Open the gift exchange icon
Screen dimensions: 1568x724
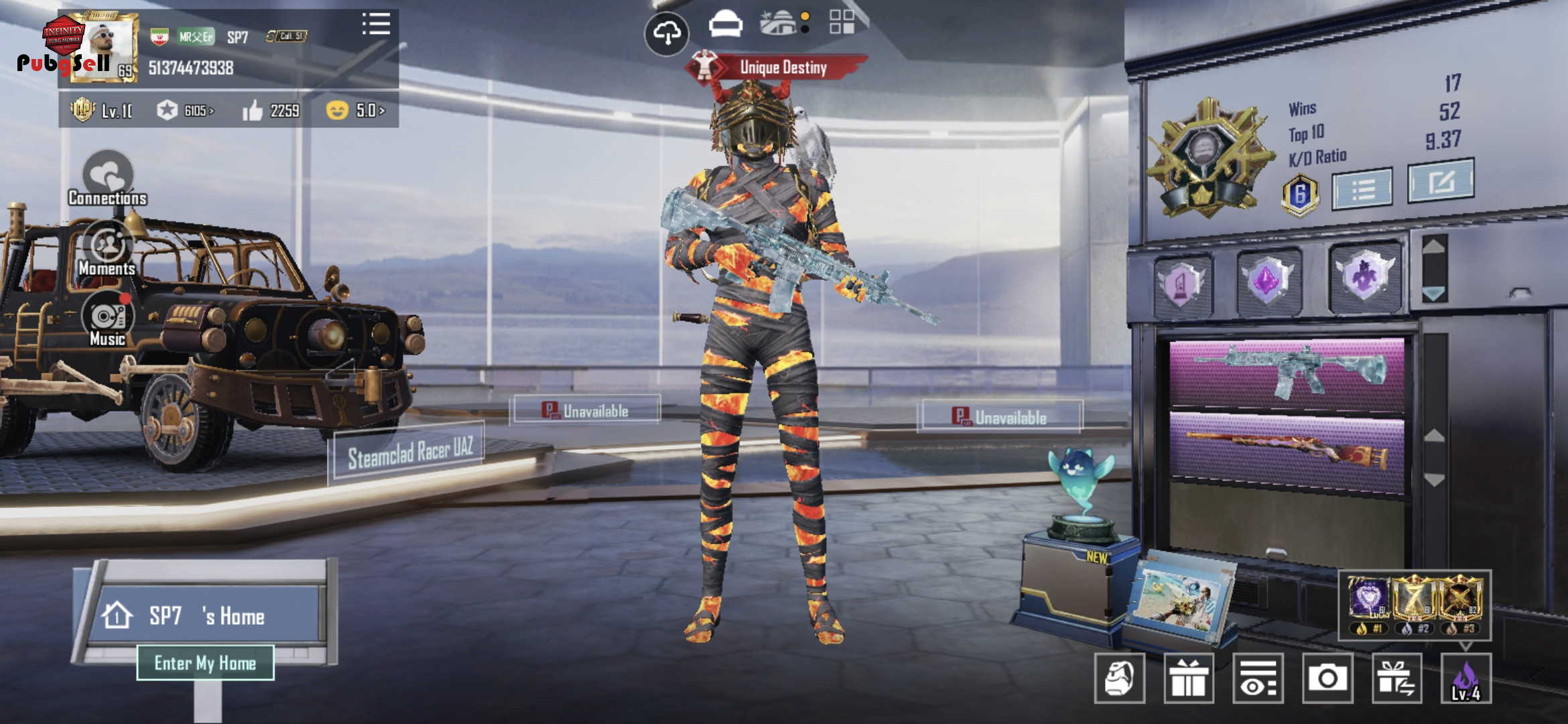tap(1396, 678)
